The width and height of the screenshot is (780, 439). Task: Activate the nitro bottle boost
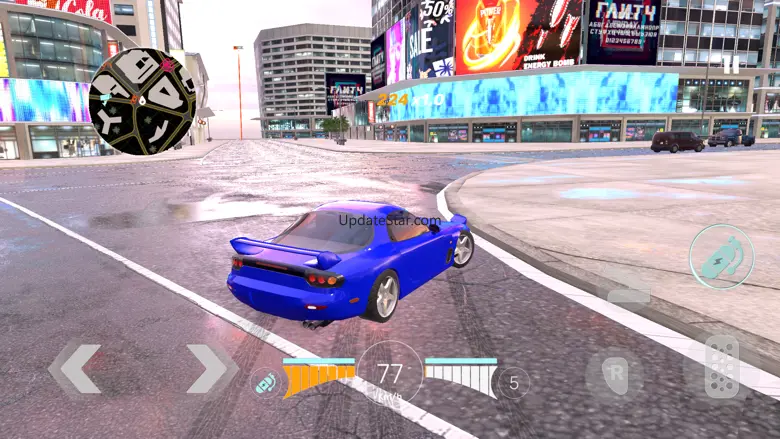pyautogui.click(x=721, y=257)
